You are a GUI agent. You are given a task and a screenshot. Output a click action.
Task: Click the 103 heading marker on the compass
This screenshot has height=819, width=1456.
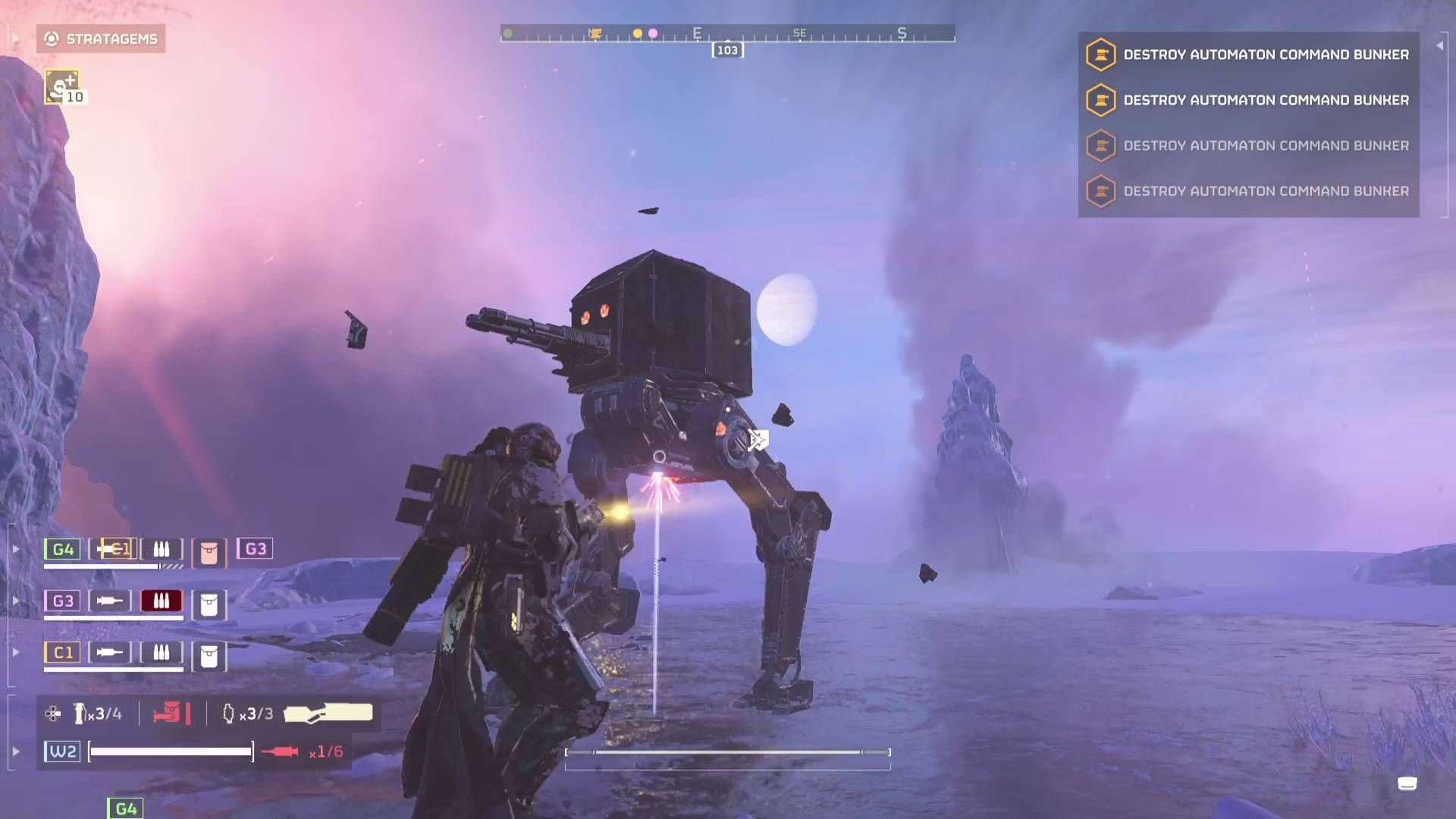727,50
